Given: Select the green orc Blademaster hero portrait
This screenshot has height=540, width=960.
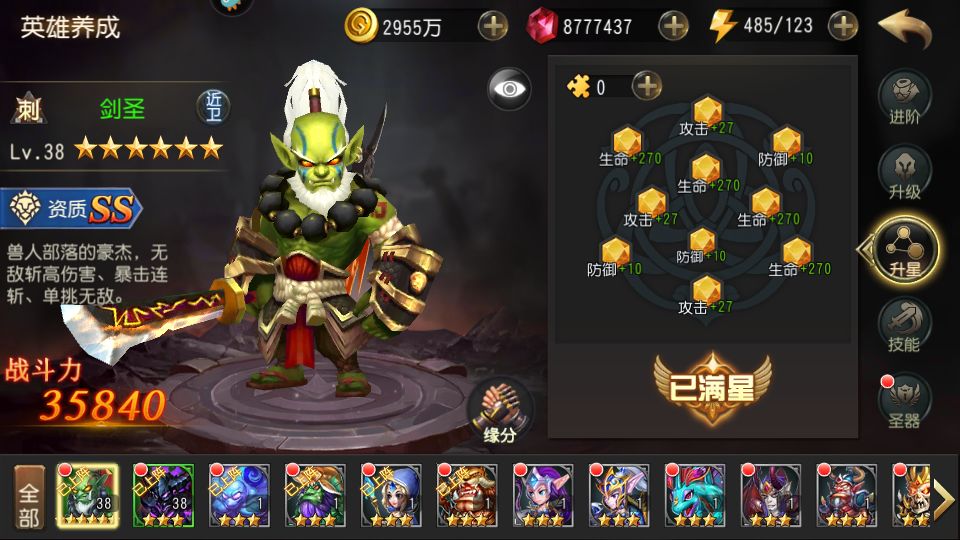Looking at the screenshot, I should point(87,495).
